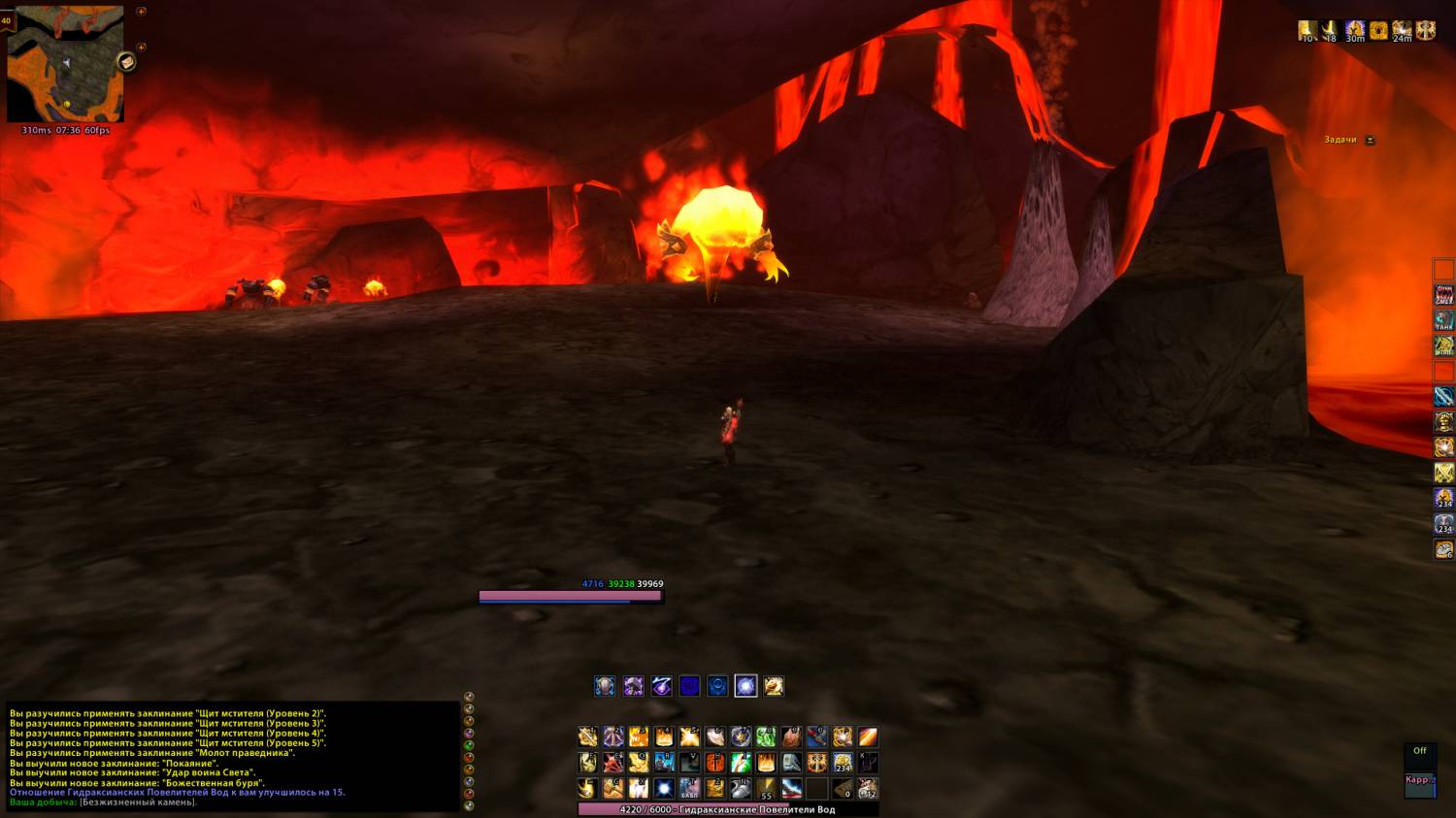The height and width of the screenshot is (818, 1456).
Task: Use the ability bound to key 1
Action: (x=588, y=737)
